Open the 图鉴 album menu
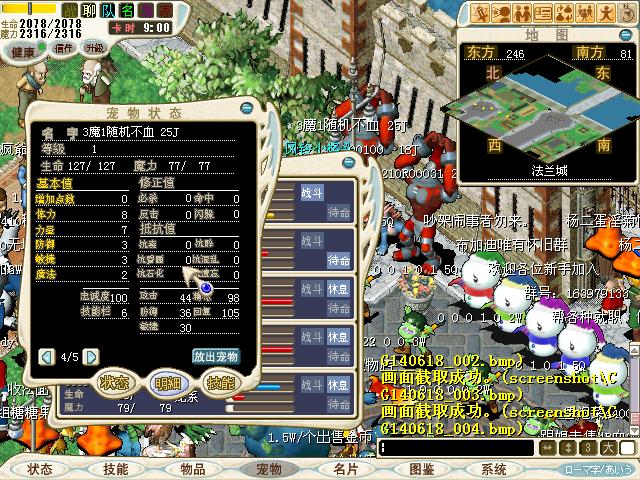The height and width of the screenshot is (480, 640). click(x=422, y=469)
